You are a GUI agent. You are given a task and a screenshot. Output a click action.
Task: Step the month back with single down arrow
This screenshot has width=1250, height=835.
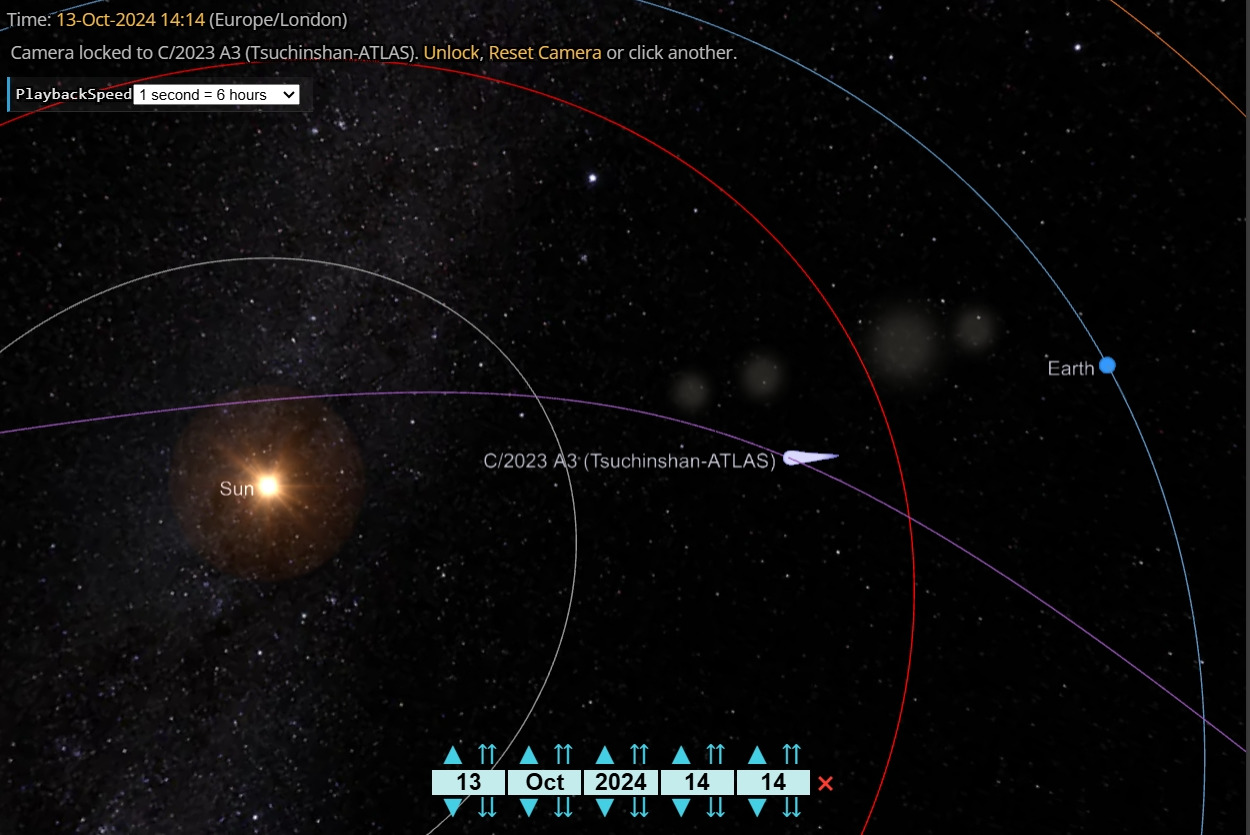tap(529, 807)
